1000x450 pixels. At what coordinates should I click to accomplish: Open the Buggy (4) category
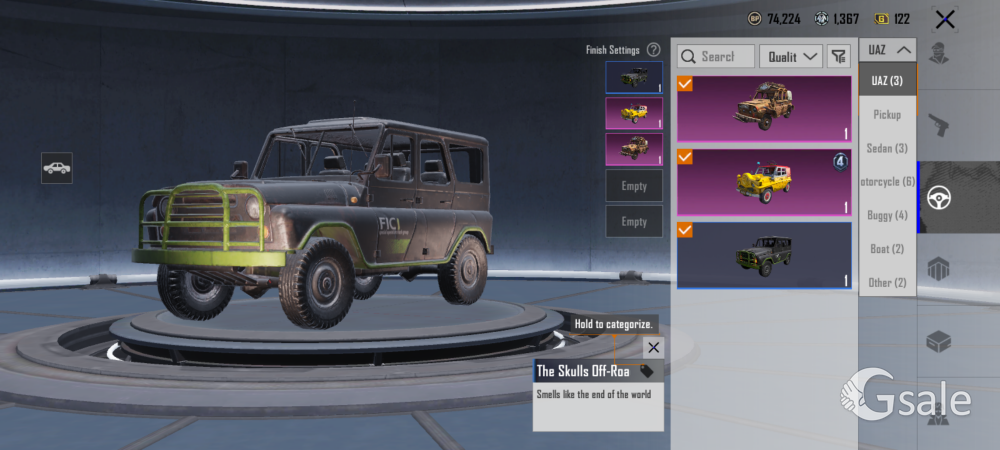point(887,215)
